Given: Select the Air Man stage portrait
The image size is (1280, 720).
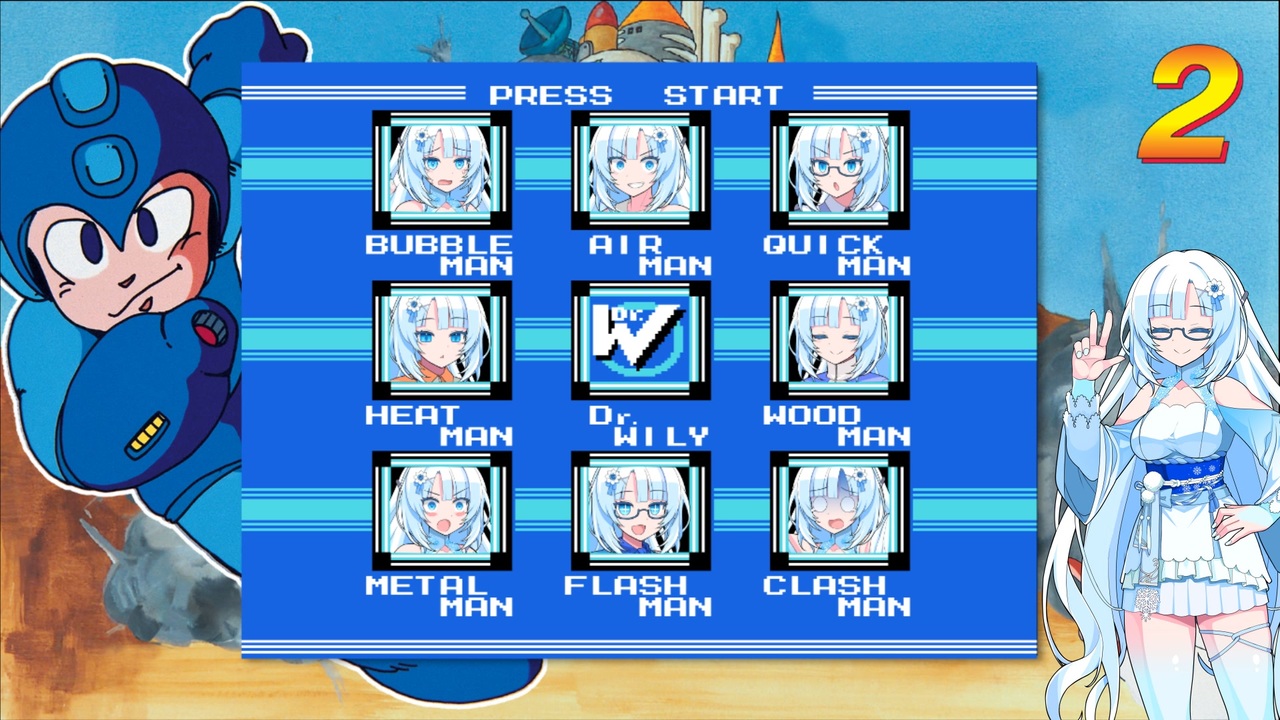Looking at the screenshot, I should click(x=641, y=170).
